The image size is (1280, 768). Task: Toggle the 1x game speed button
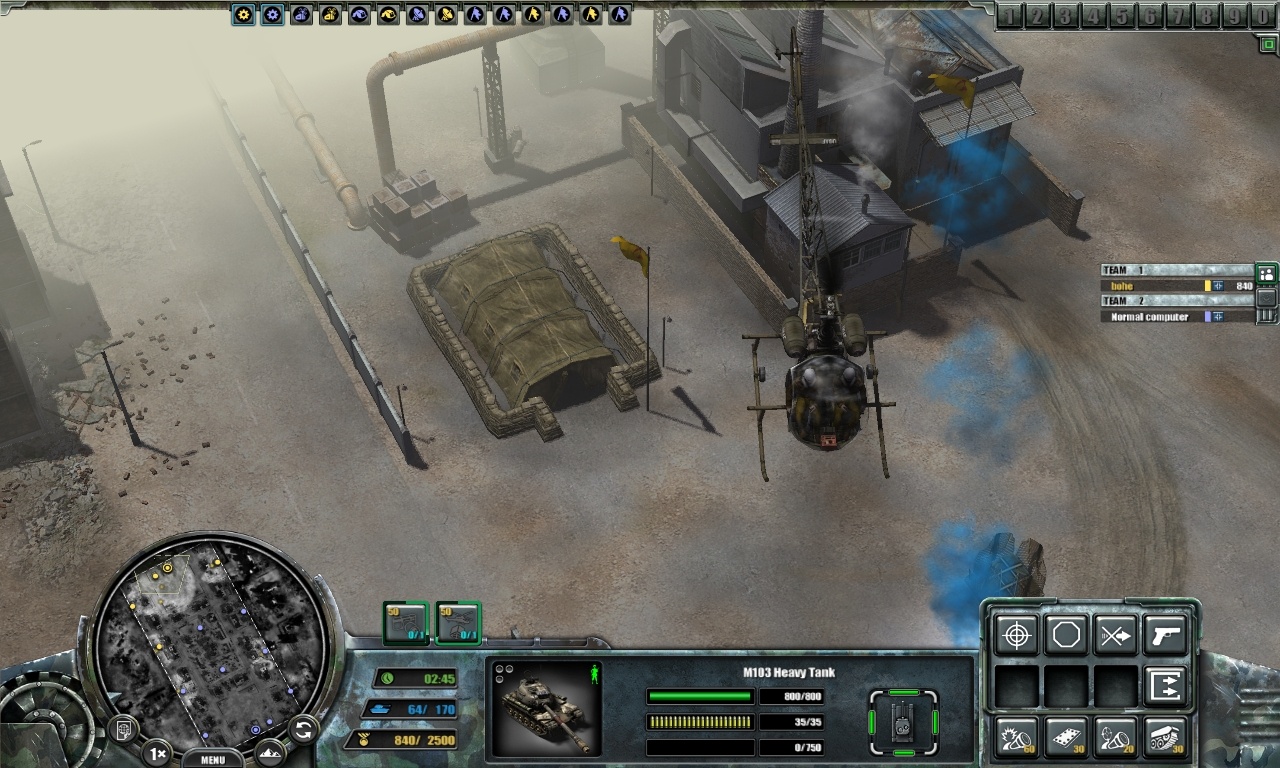(x=156, y=752)
